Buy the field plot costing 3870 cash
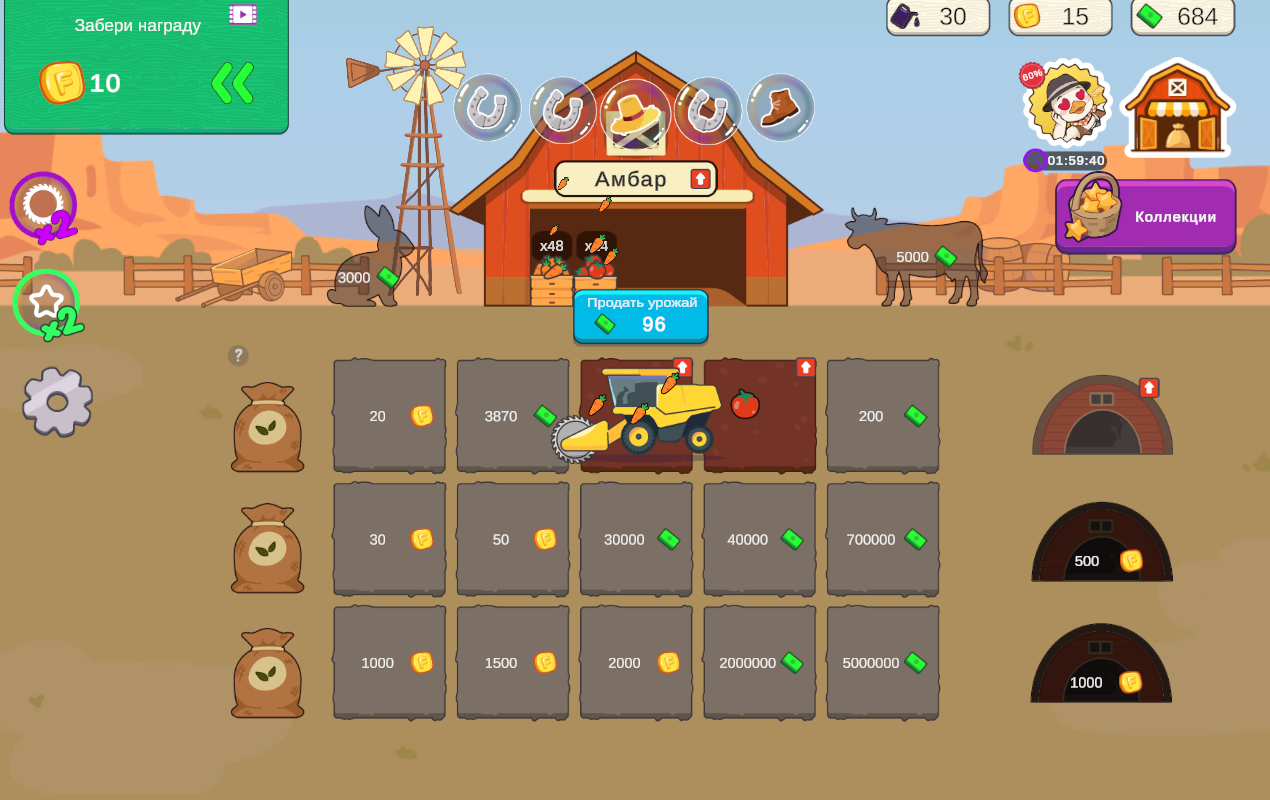The width and height of the screenshot is (1270, 800). (x=512, y=416)
